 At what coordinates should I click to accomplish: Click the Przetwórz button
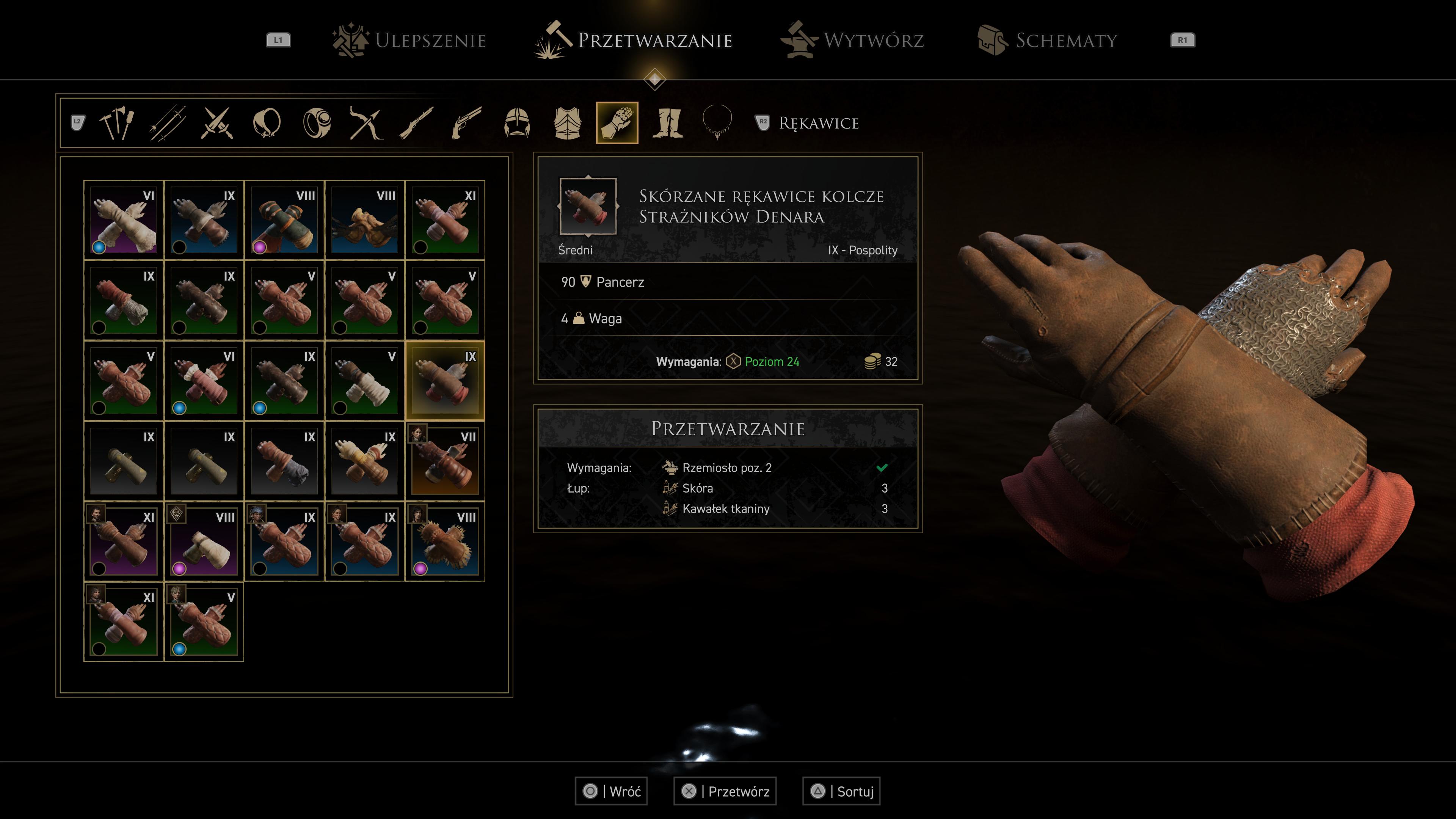coord(725,791)
